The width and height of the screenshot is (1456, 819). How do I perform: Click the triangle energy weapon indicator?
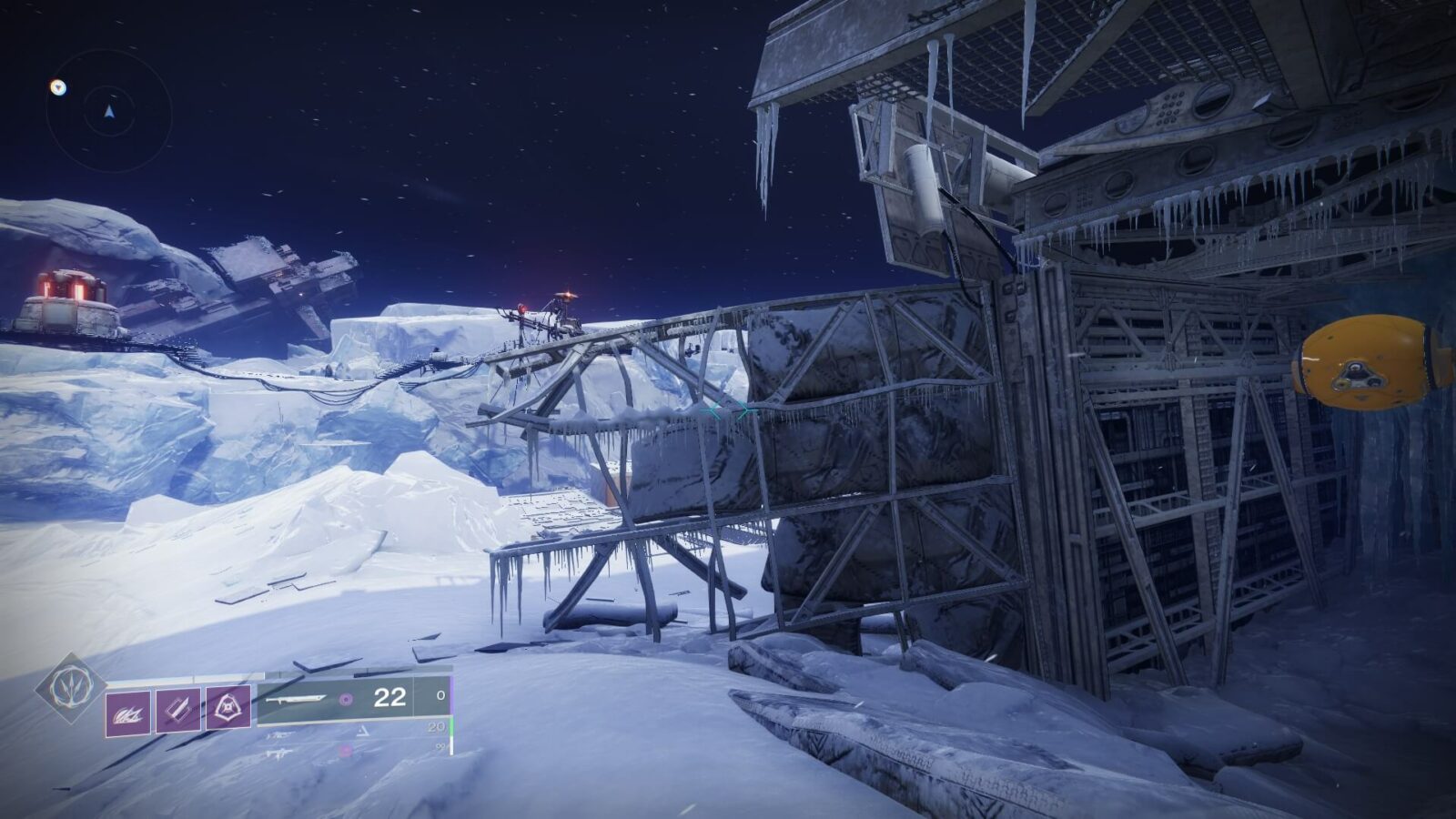click(x=363, y=731)
